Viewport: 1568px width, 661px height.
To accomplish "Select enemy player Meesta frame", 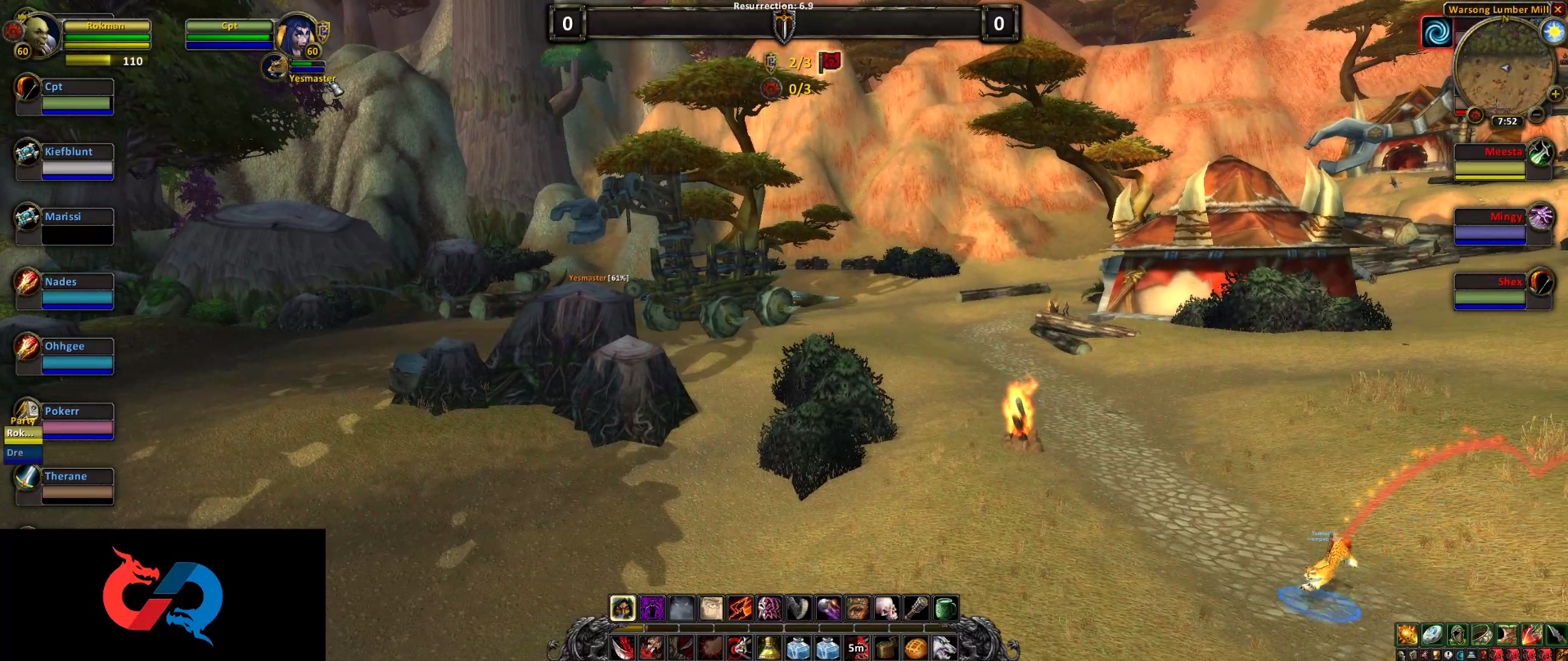I will click(1489, 161).
